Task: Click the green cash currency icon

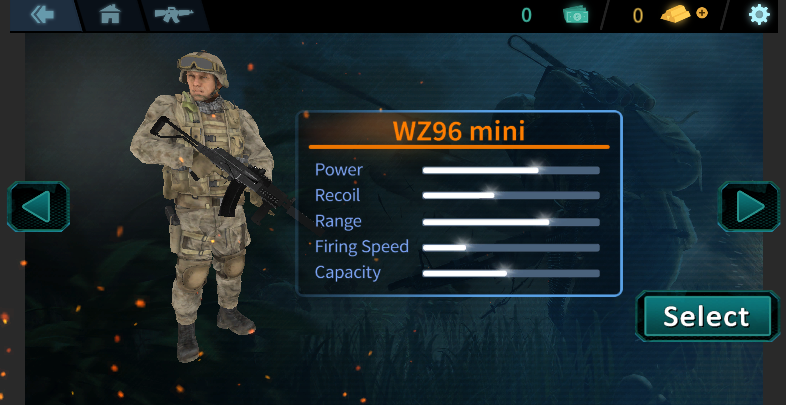Action: coord(576,15)
